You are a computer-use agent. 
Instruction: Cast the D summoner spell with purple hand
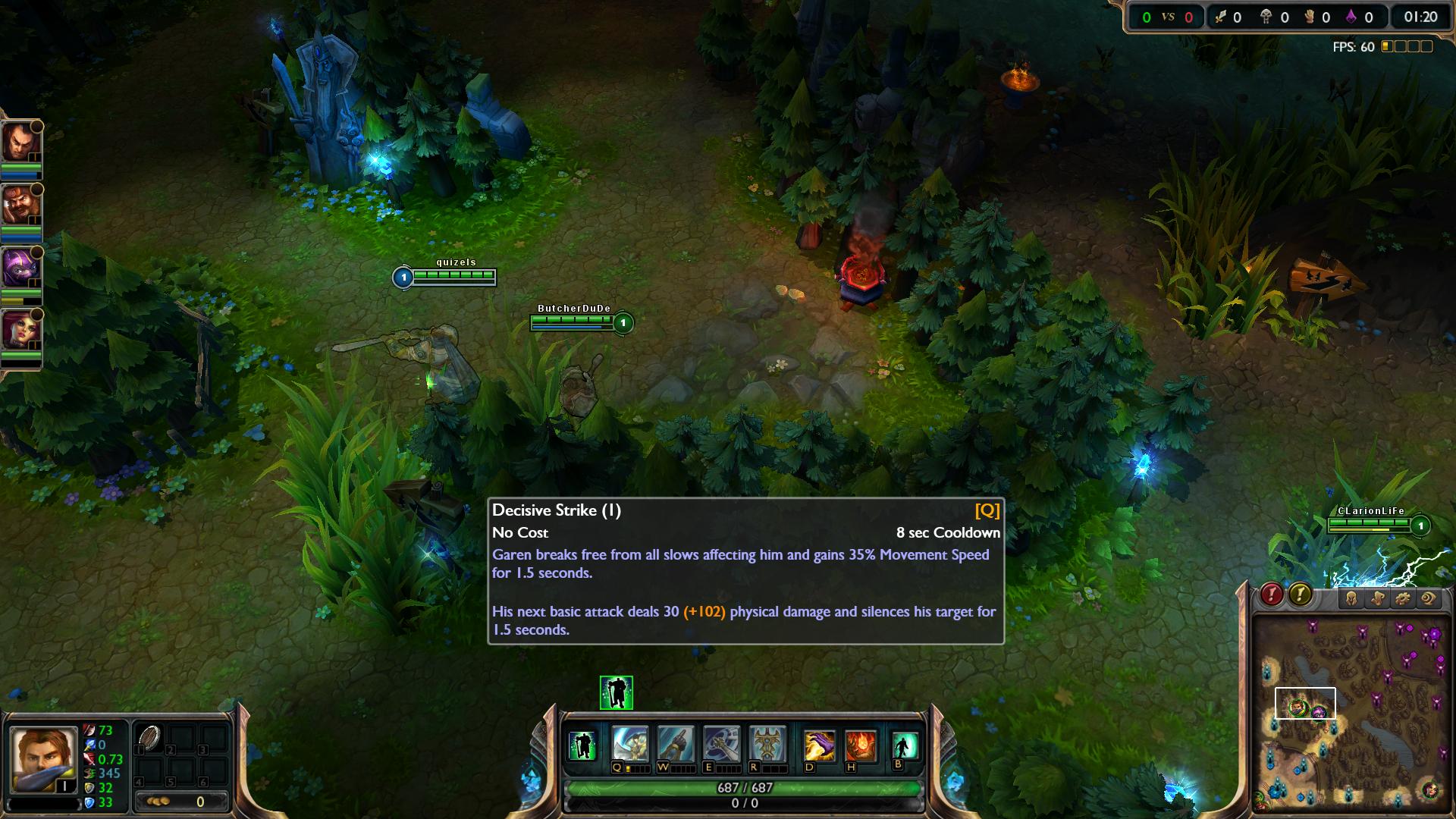820,746
